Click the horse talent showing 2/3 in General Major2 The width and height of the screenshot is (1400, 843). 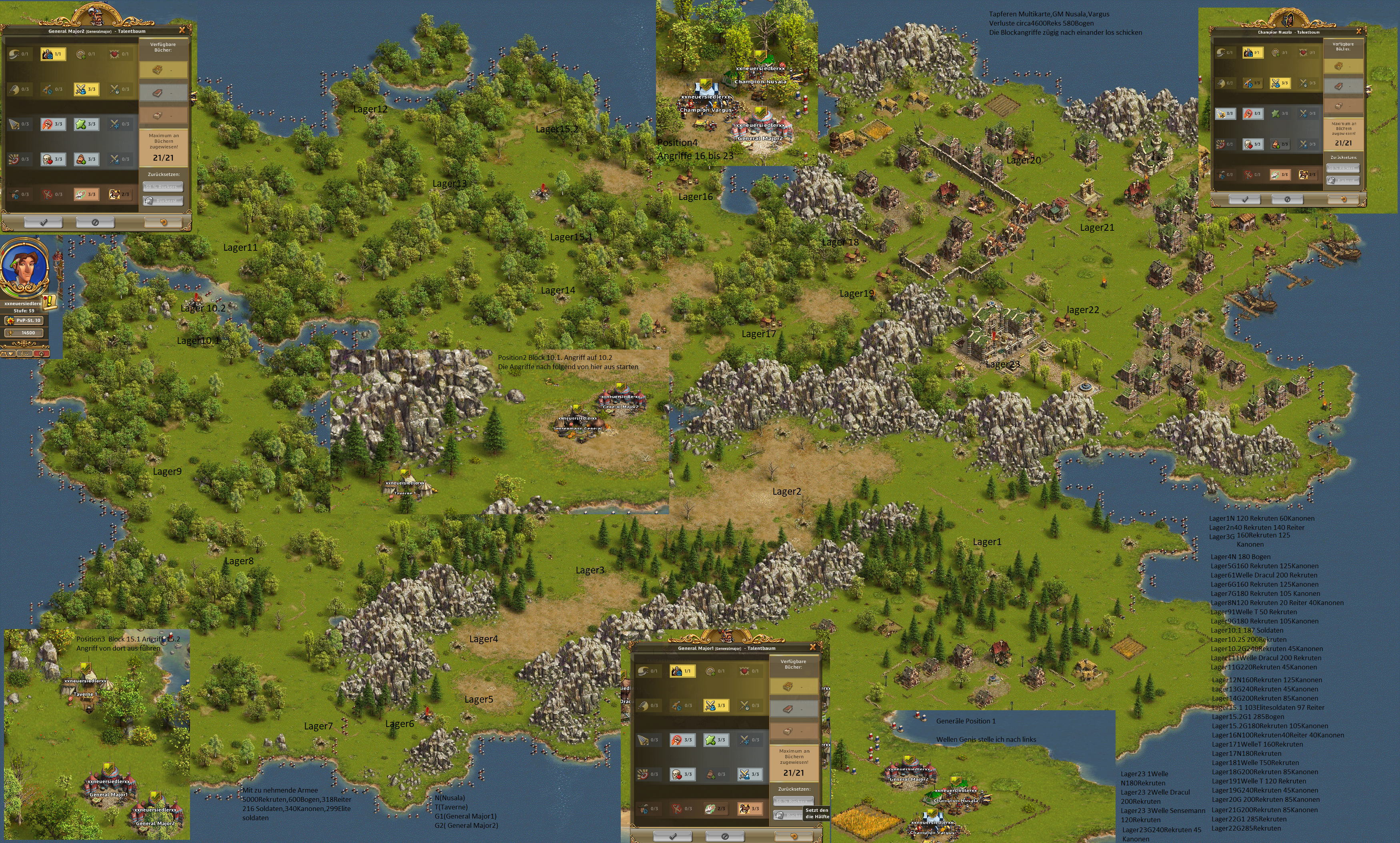point(119,194)
